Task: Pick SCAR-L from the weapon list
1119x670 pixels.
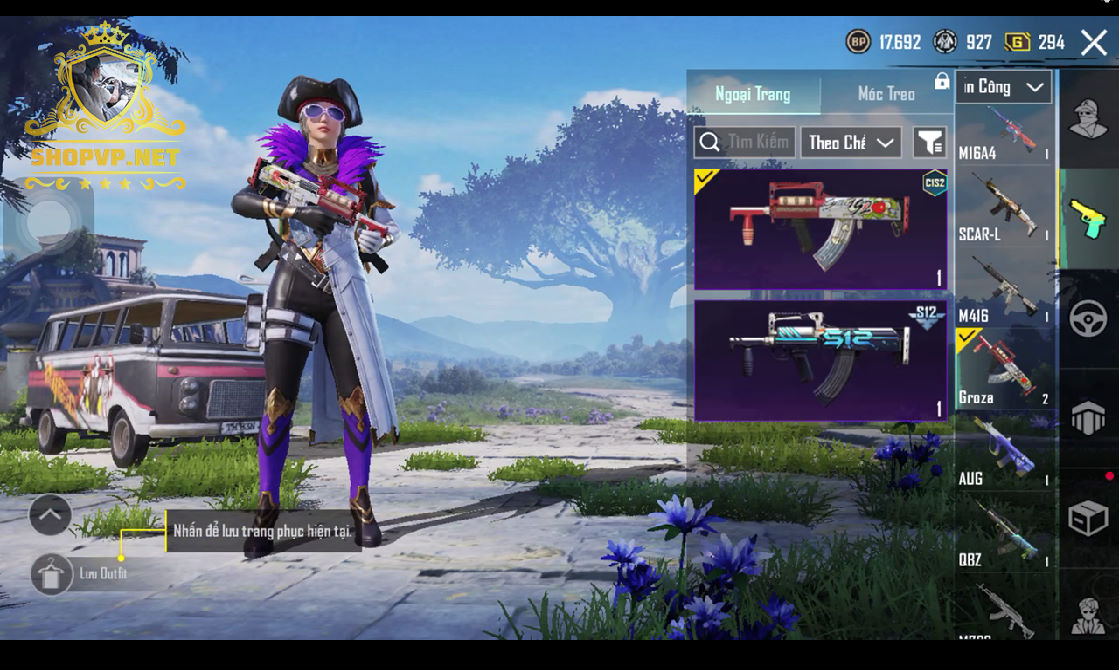Action: pyautogui.click(x=1004, y=208)
